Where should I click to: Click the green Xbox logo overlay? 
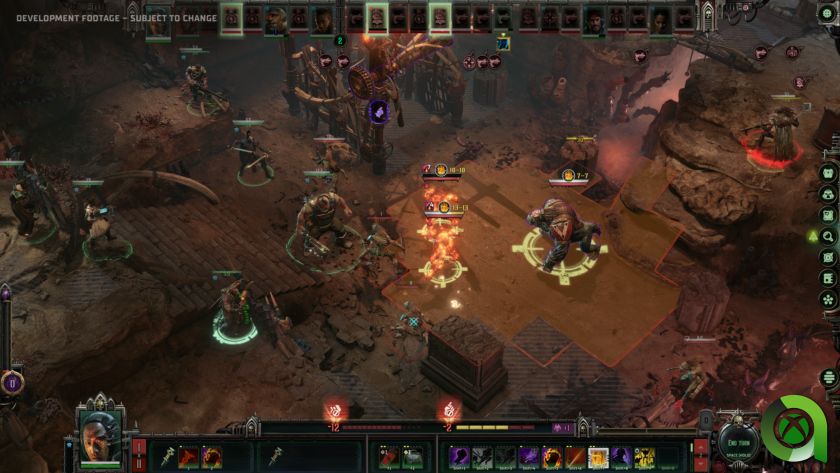(795, 431)
